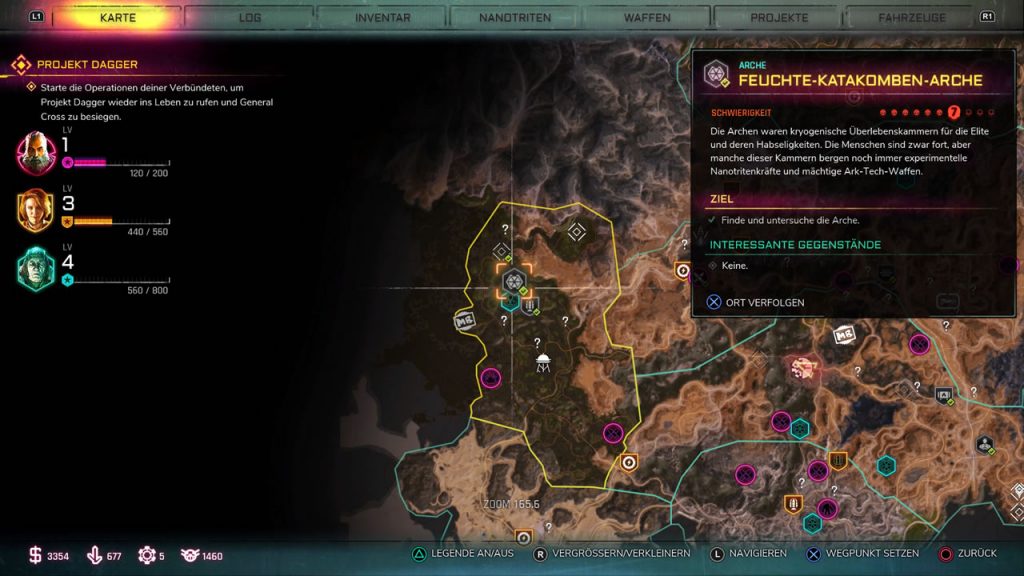
Task: Click the water tower map marker
Action: click(x=542, y=362)
